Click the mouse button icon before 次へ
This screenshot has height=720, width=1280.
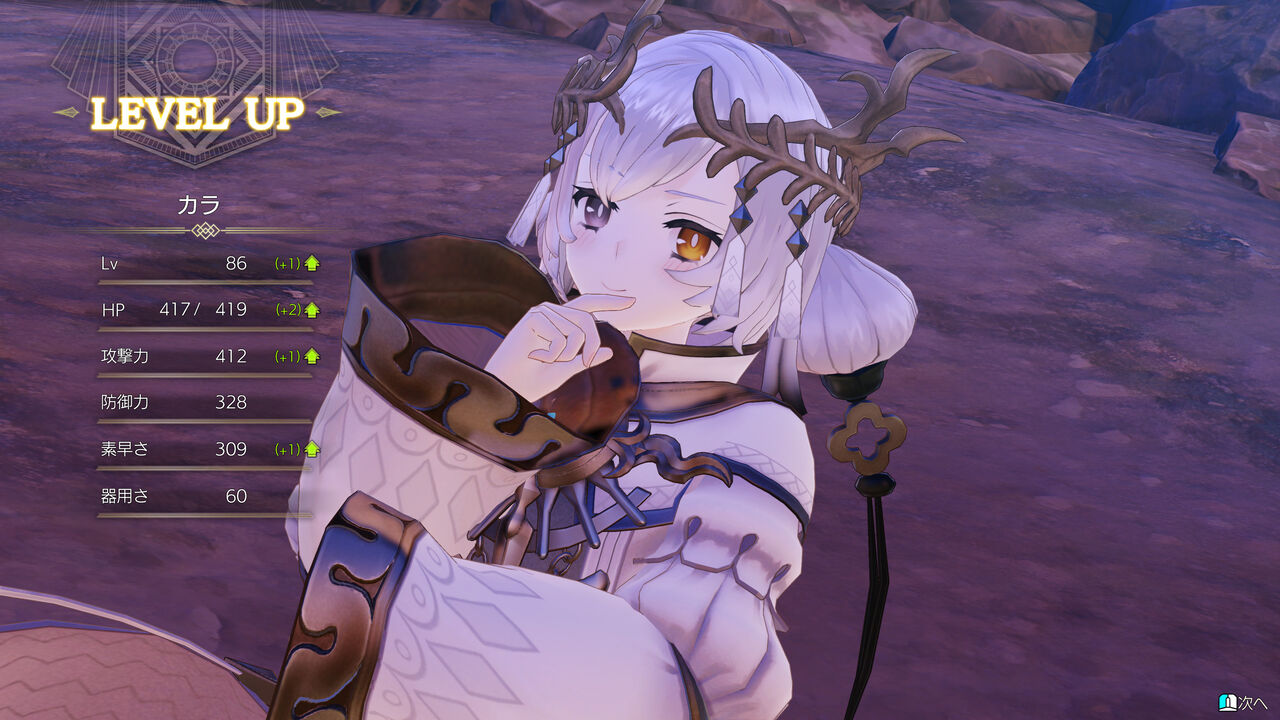click(1228, 703)
